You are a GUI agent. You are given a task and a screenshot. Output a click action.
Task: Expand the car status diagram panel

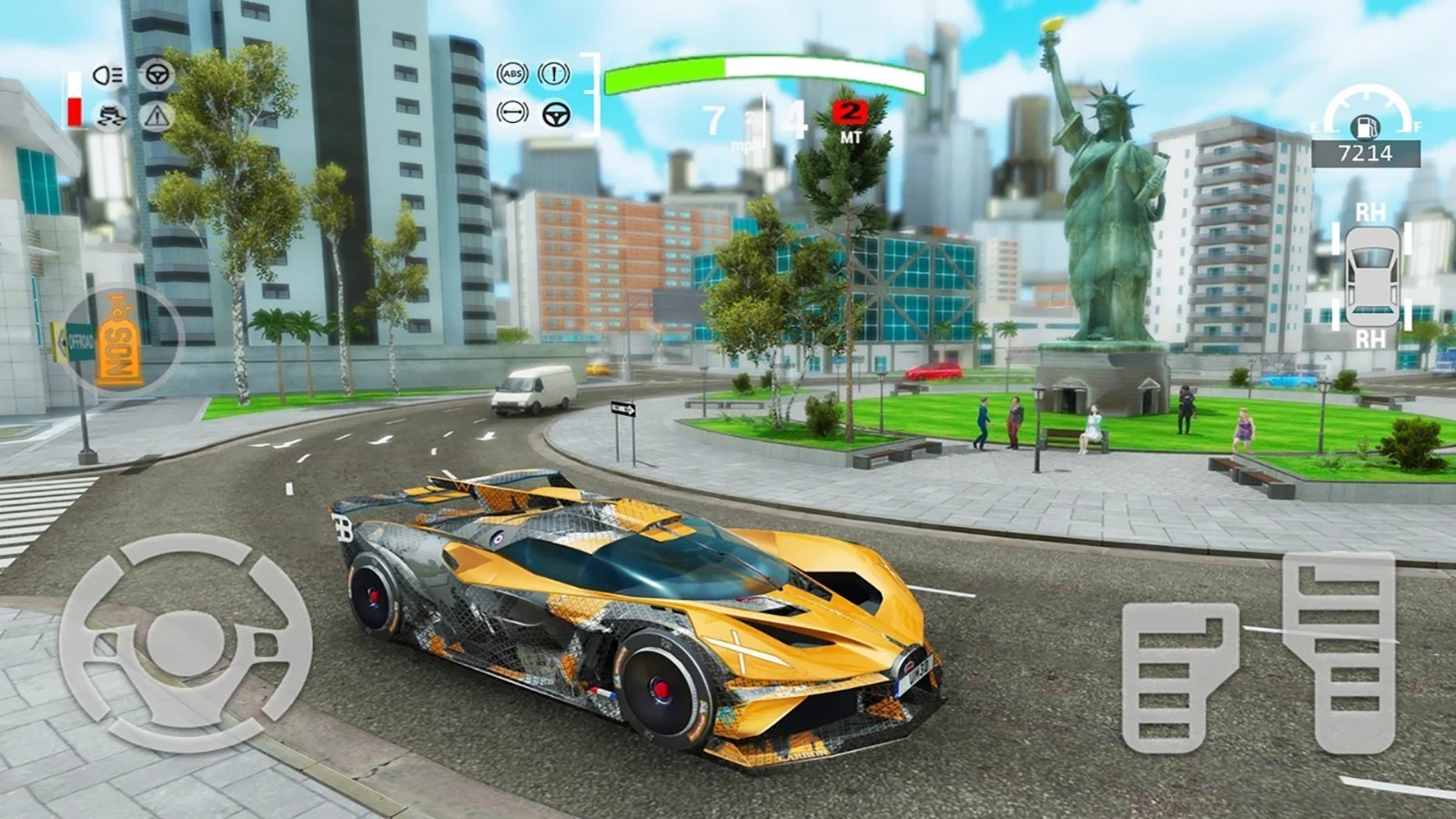pyautogui.click(x=1372, y=277)
